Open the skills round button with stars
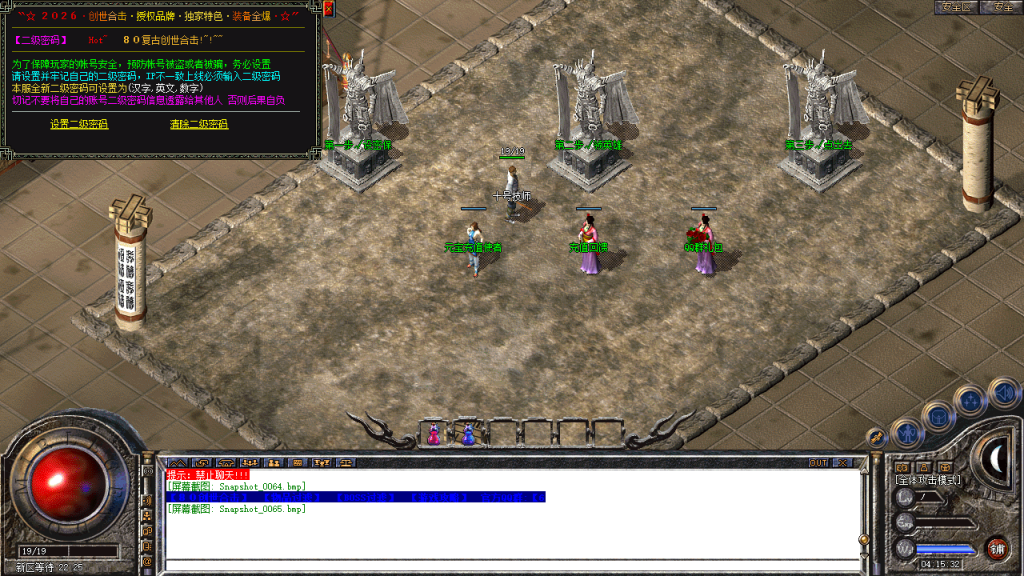Image resolution: width=1024 pixels, height=576 pixels. [970, 401]
